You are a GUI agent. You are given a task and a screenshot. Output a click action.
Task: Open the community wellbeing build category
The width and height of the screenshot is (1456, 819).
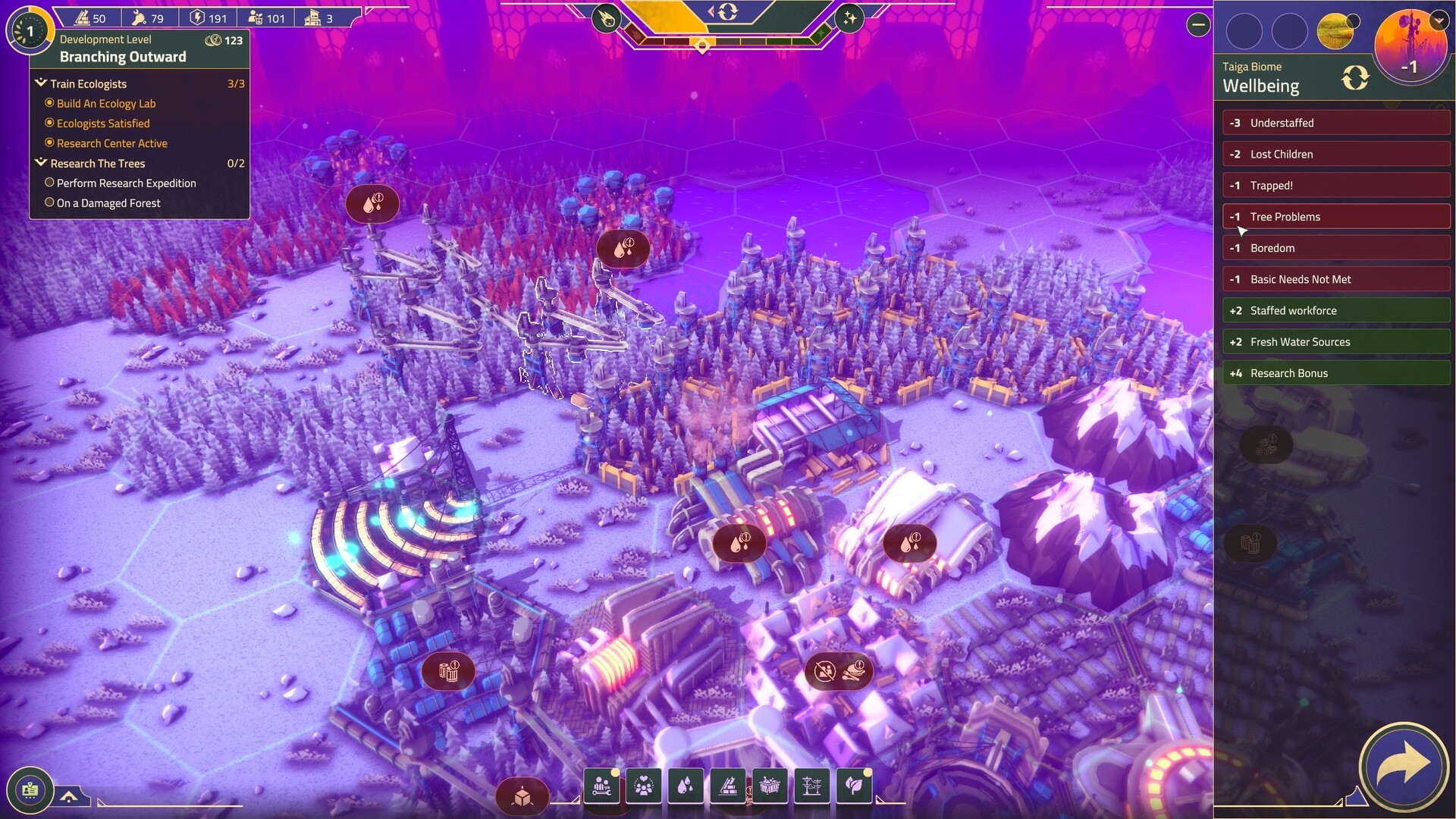pos(644,786)
